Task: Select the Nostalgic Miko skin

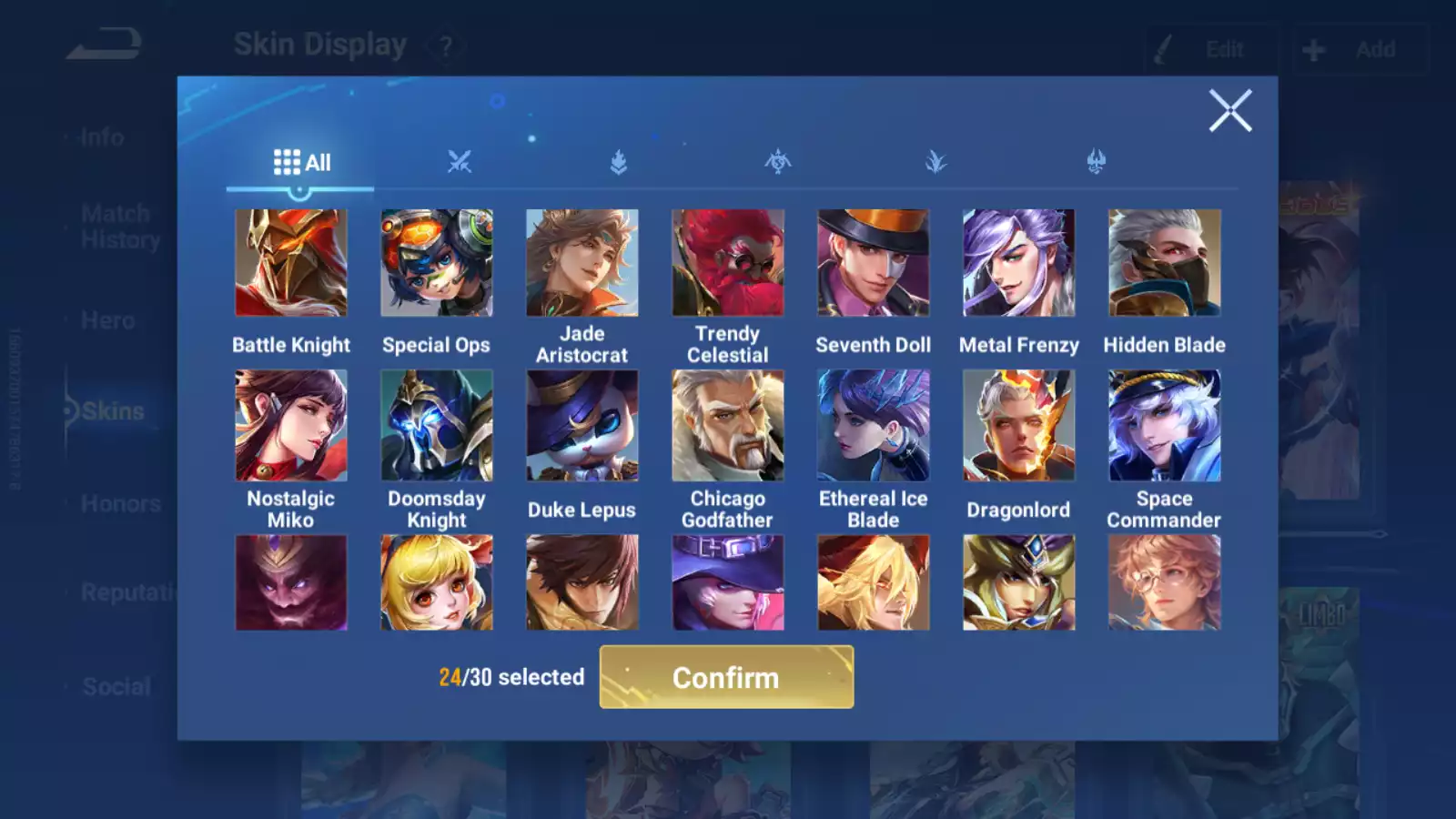Action: tap(291, 425)
